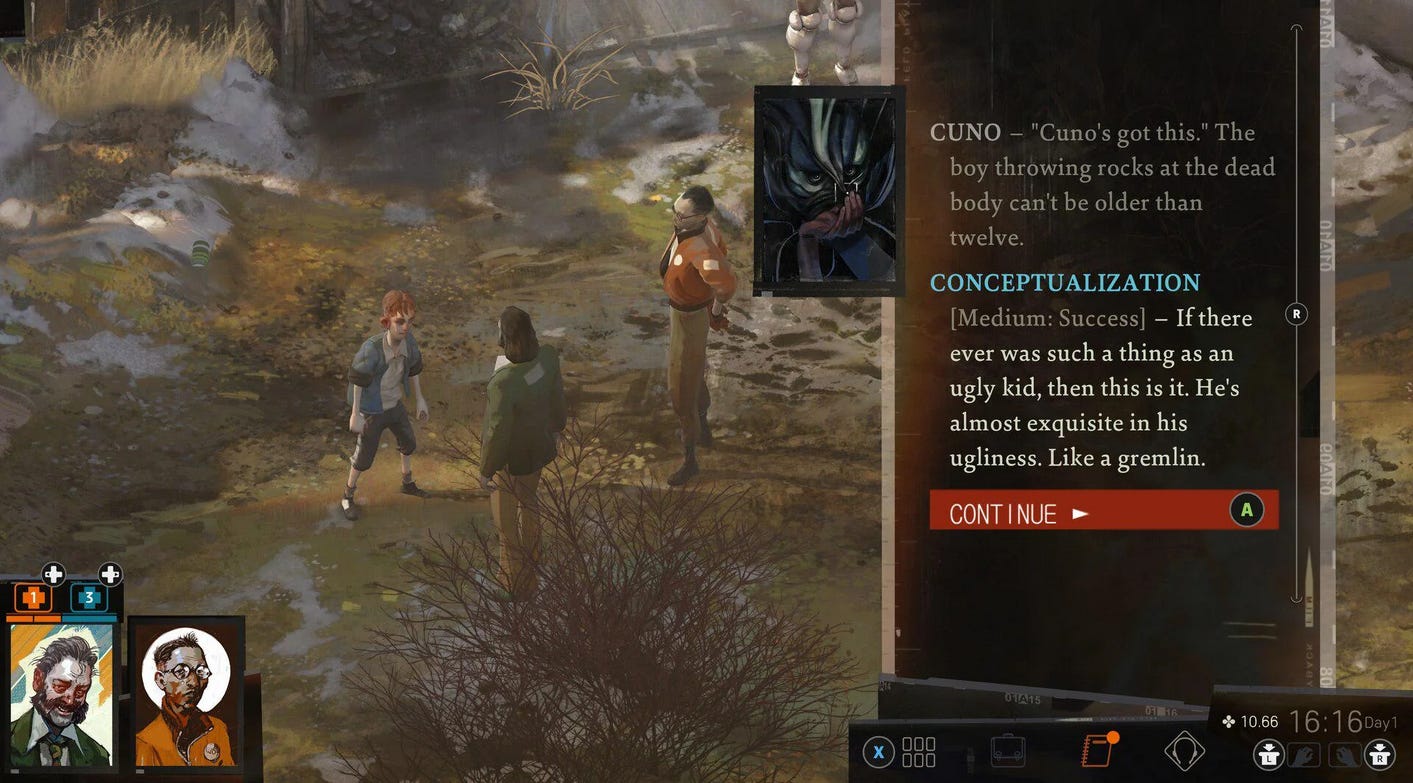Viewport: 1413px width, 783px height.
Task: Open the Thought Cabinet head icon
Action: pyautogui.click(x=1184, y=750)
